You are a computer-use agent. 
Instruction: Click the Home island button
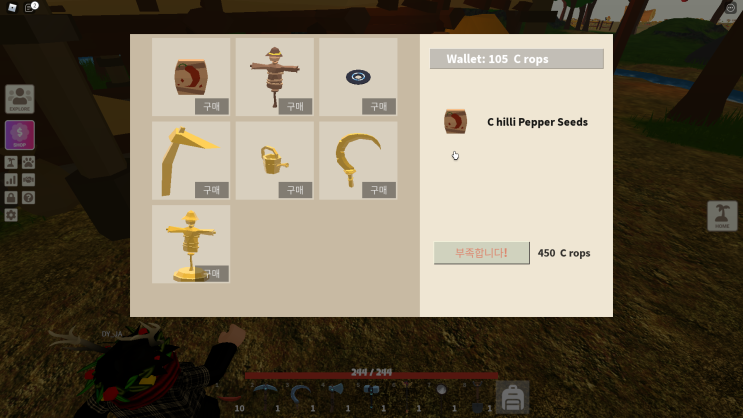point(722,216)
